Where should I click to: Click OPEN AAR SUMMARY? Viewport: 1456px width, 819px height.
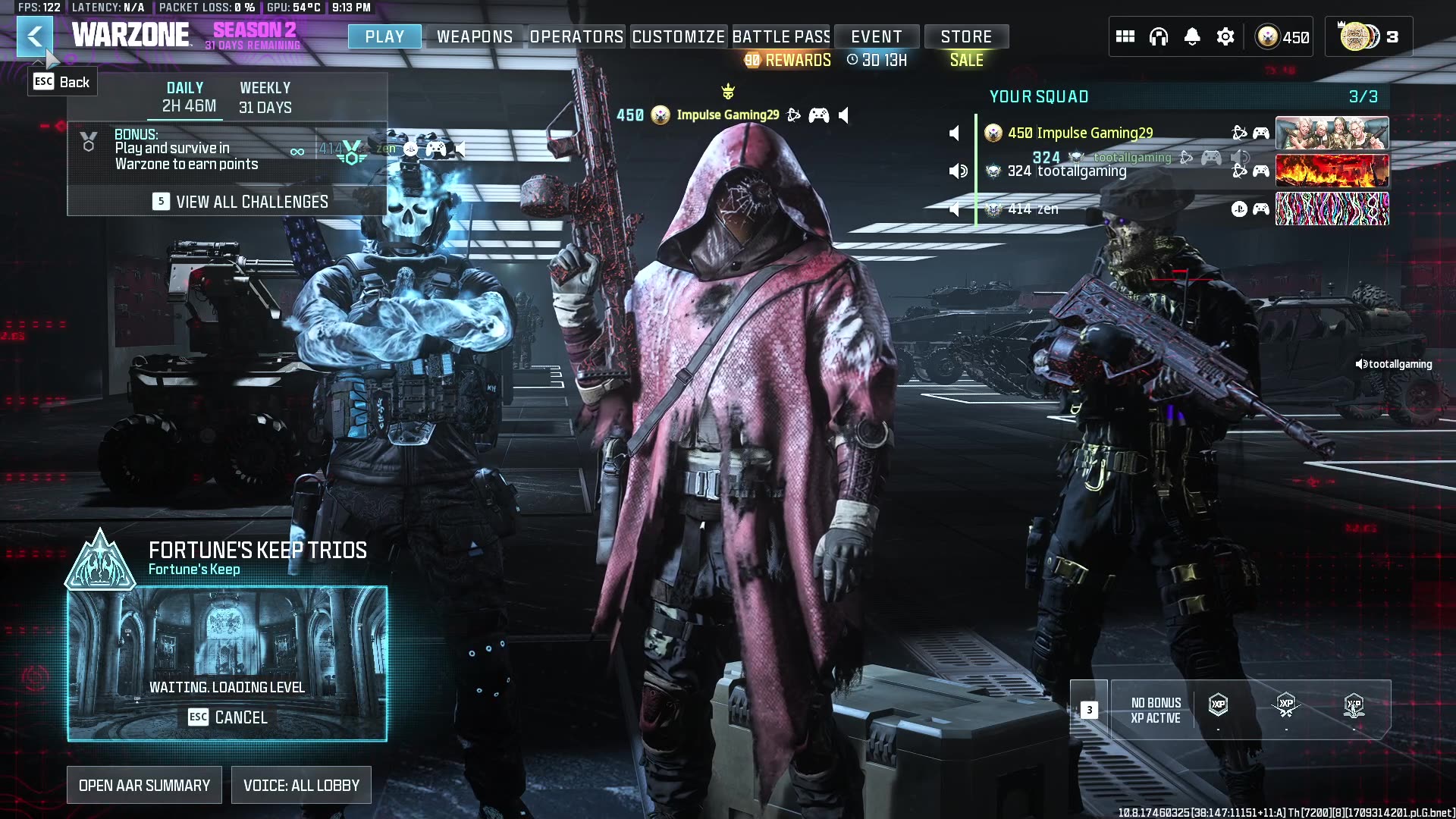point(144,785)
